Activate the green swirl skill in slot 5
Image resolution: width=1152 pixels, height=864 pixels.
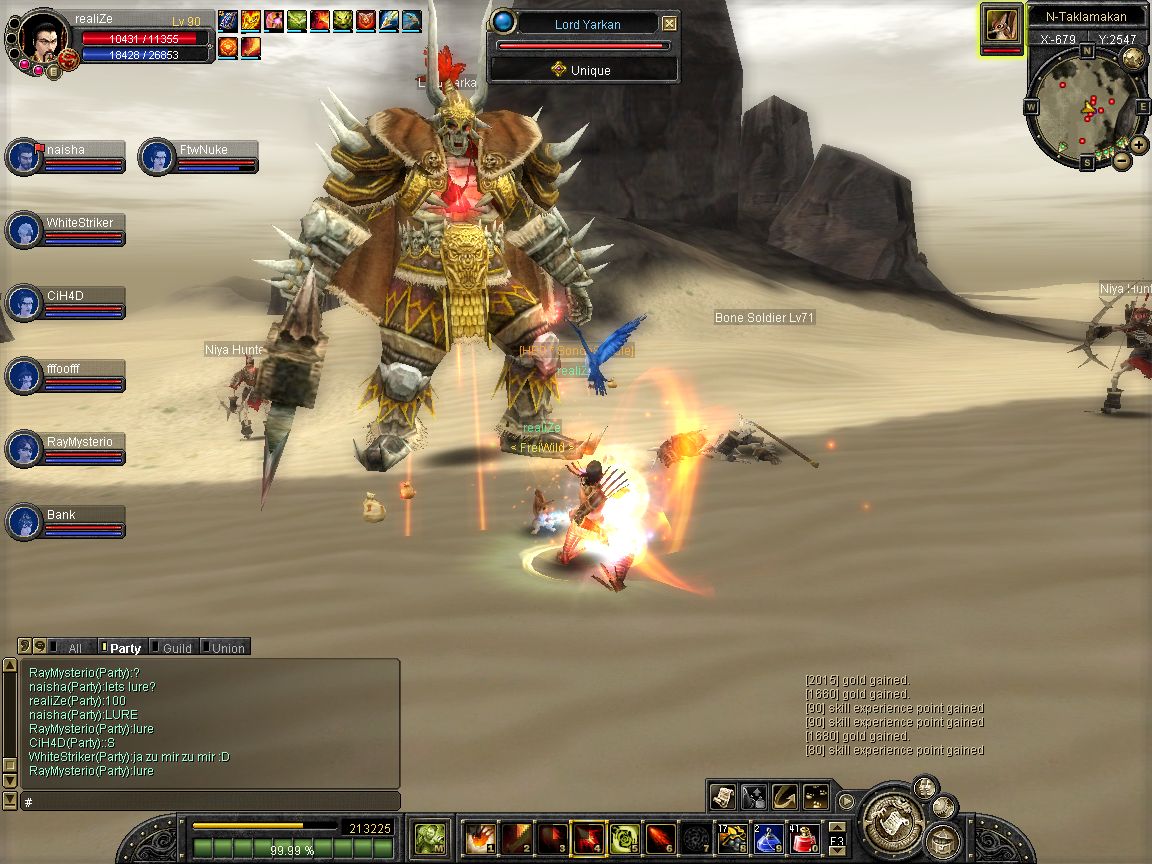click(x=623, y=836)
